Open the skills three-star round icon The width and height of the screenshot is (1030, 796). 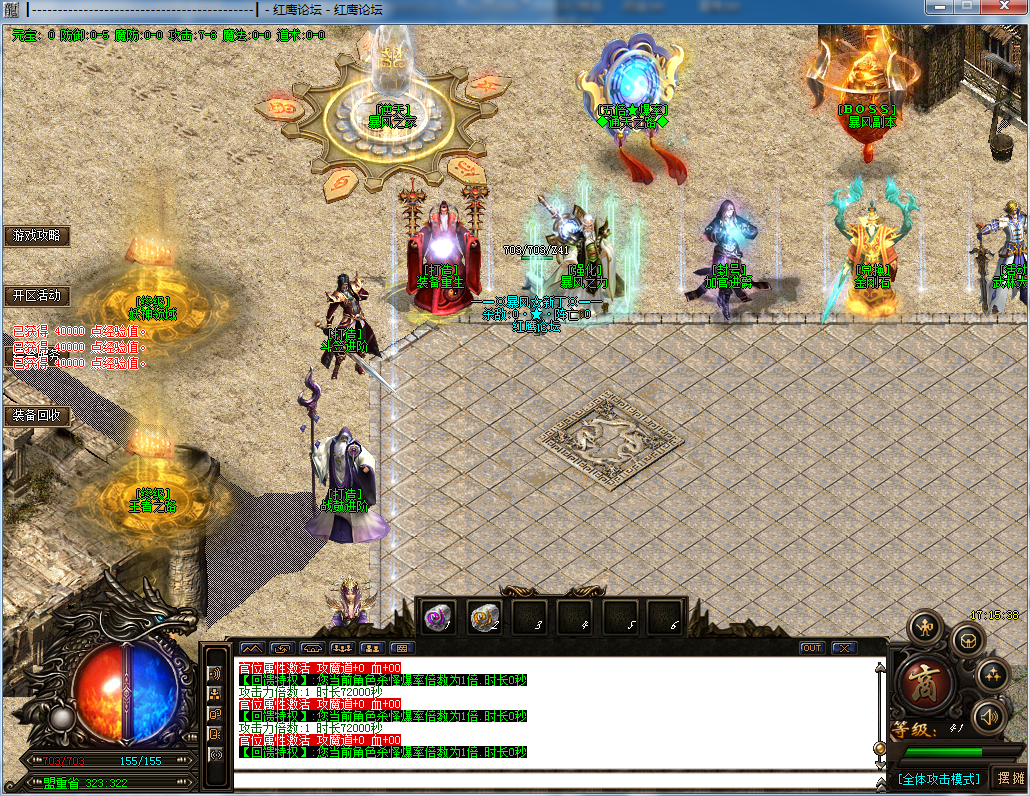pyautogui.click(x=991, y=674)
